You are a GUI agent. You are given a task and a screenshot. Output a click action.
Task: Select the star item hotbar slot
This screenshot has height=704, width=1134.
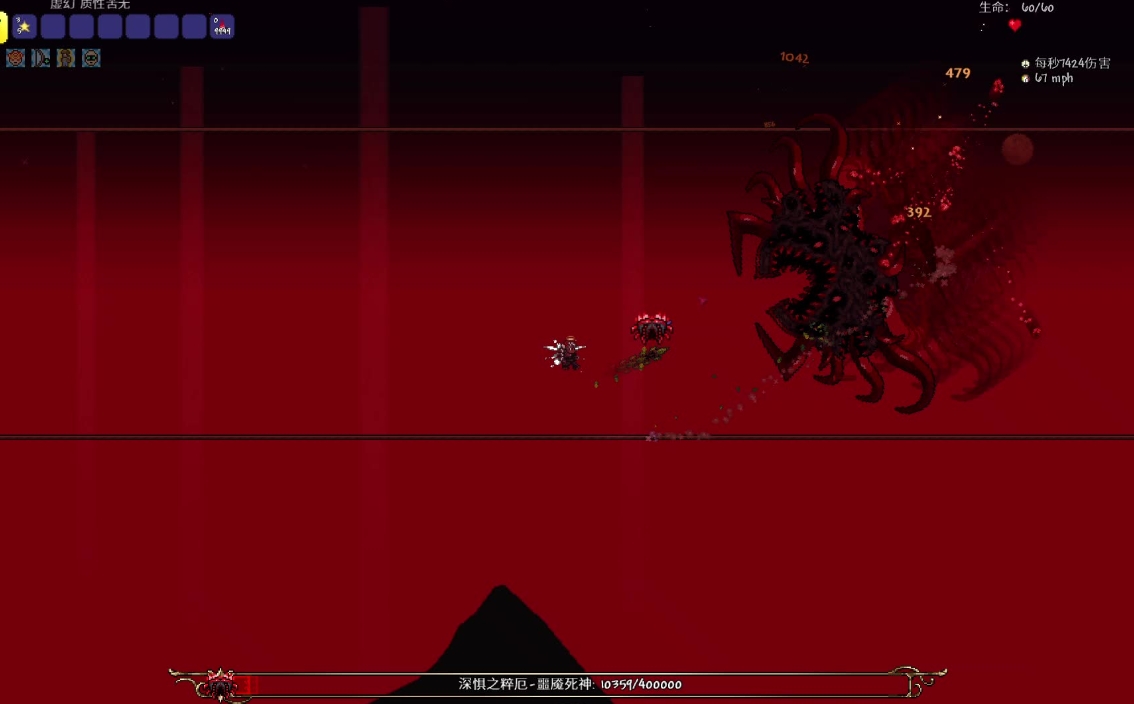coord(25,27)
